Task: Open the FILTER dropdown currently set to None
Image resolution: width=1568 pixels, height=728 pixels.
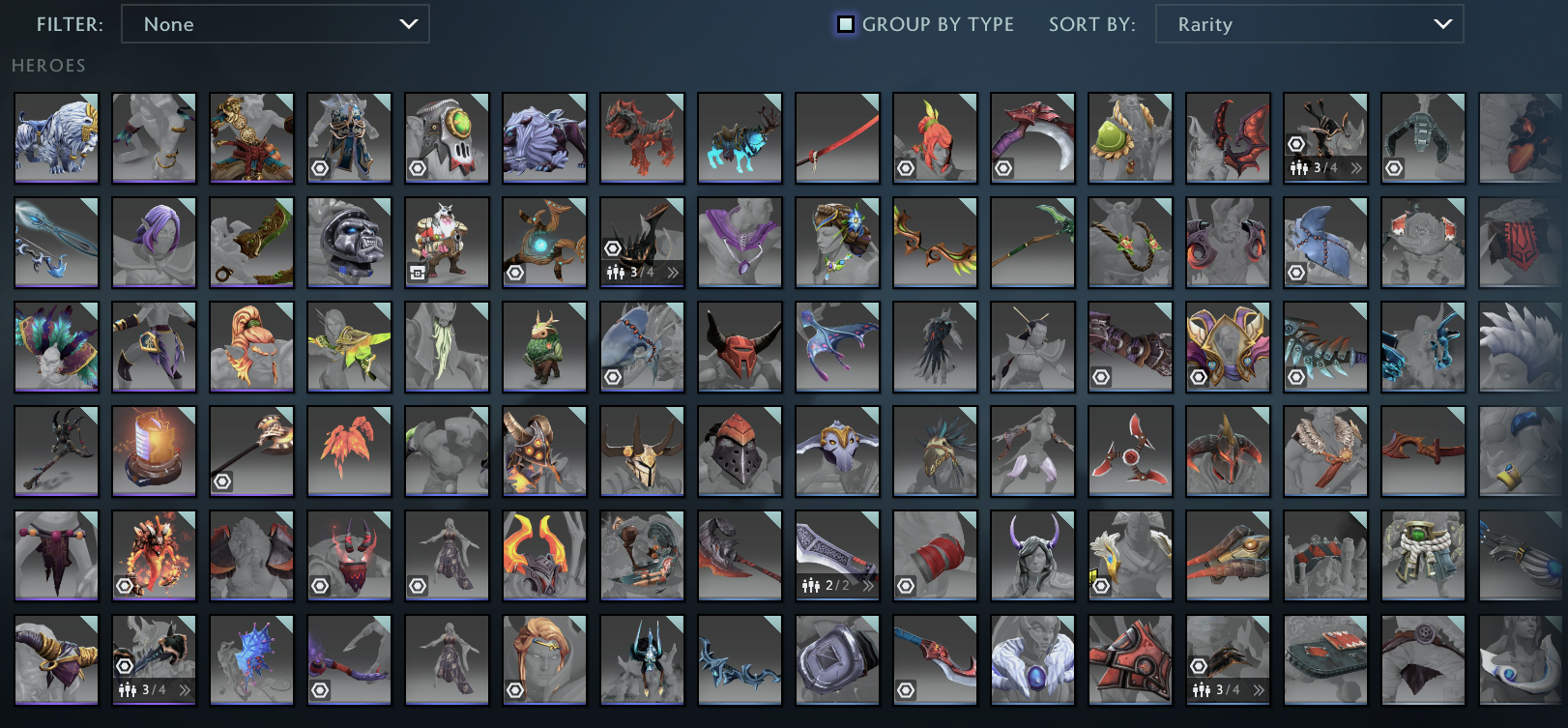Action: pos(276,24)
